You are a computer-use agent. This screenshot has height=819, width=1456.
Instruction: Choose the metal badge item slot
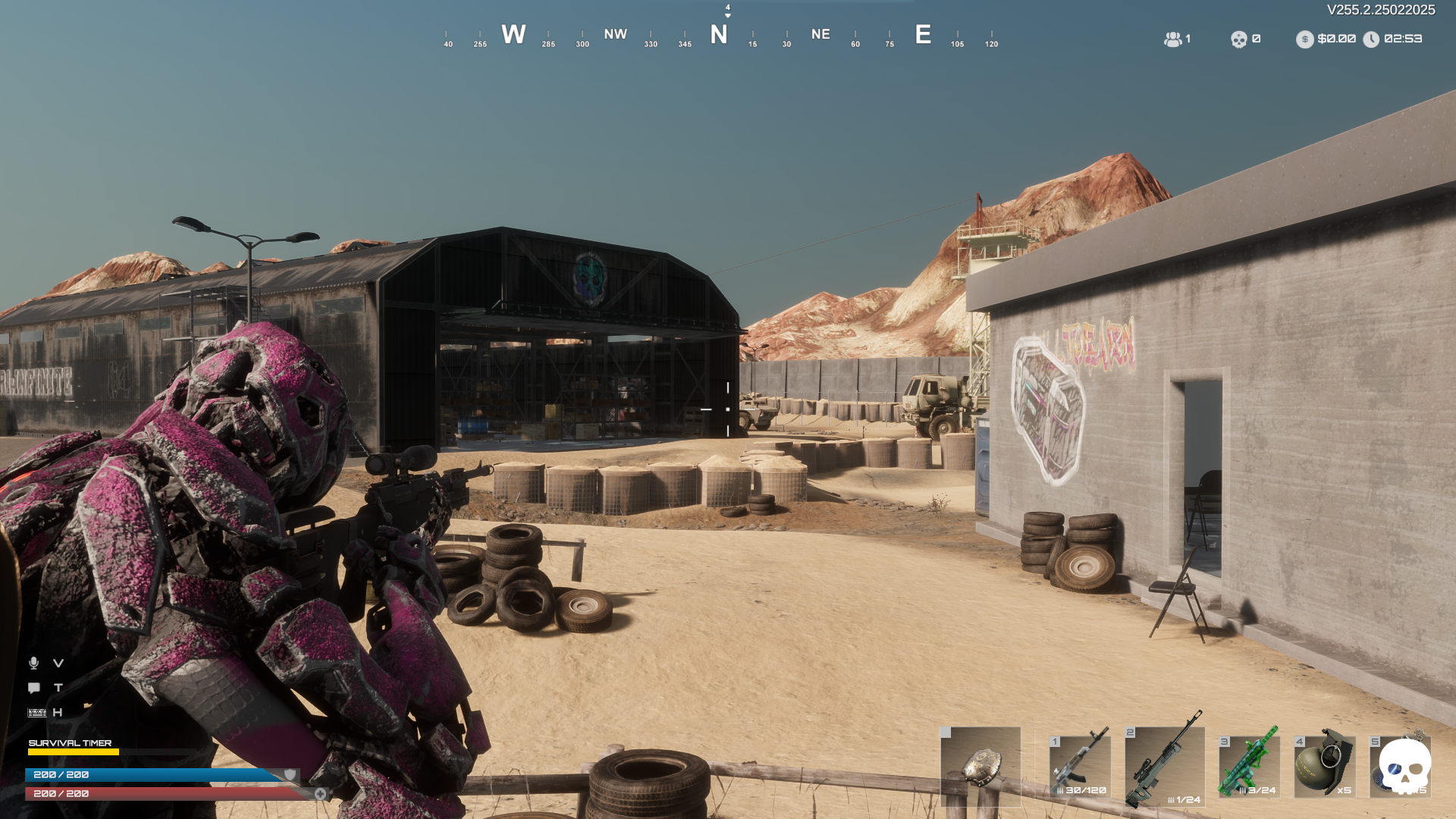point(981,766)
